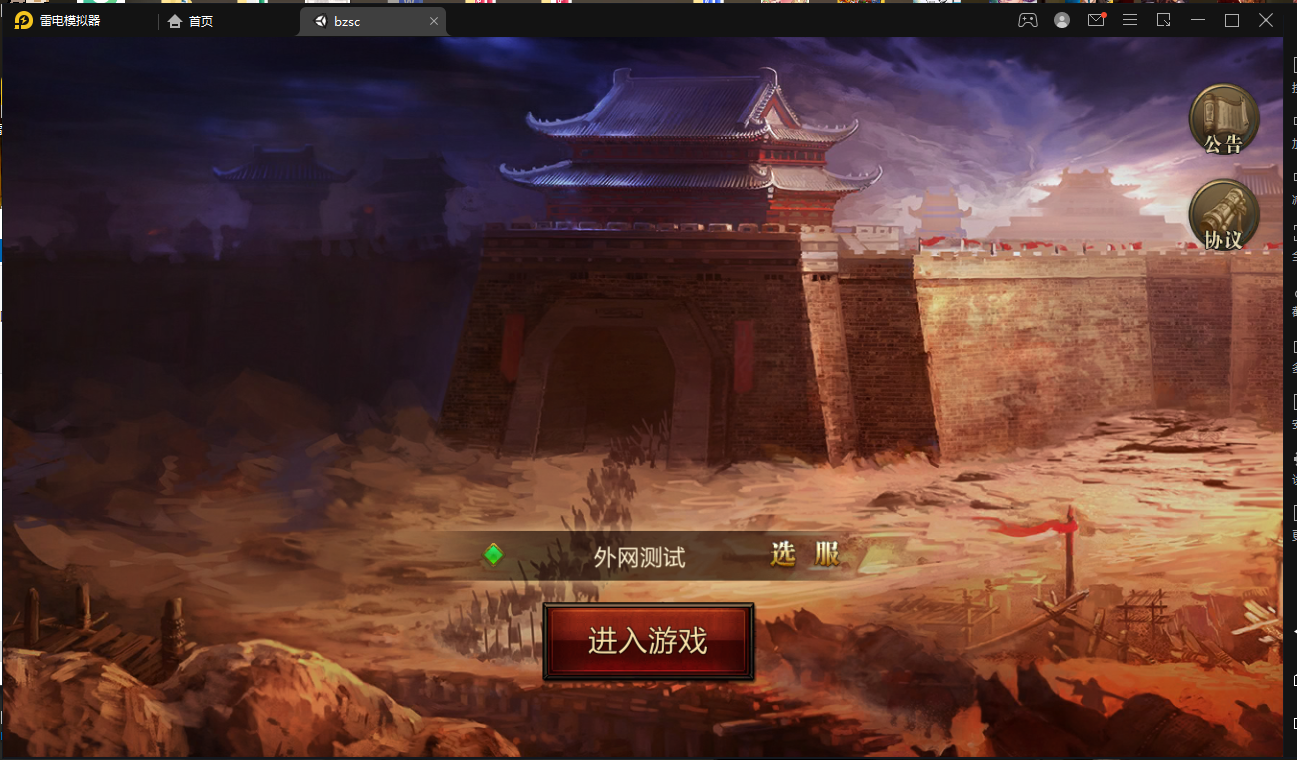Image resolution: width=1297 pixels, height=760 pixels.
Task: Click the red mail notification badge
Action: click(x=1103, y=13)
